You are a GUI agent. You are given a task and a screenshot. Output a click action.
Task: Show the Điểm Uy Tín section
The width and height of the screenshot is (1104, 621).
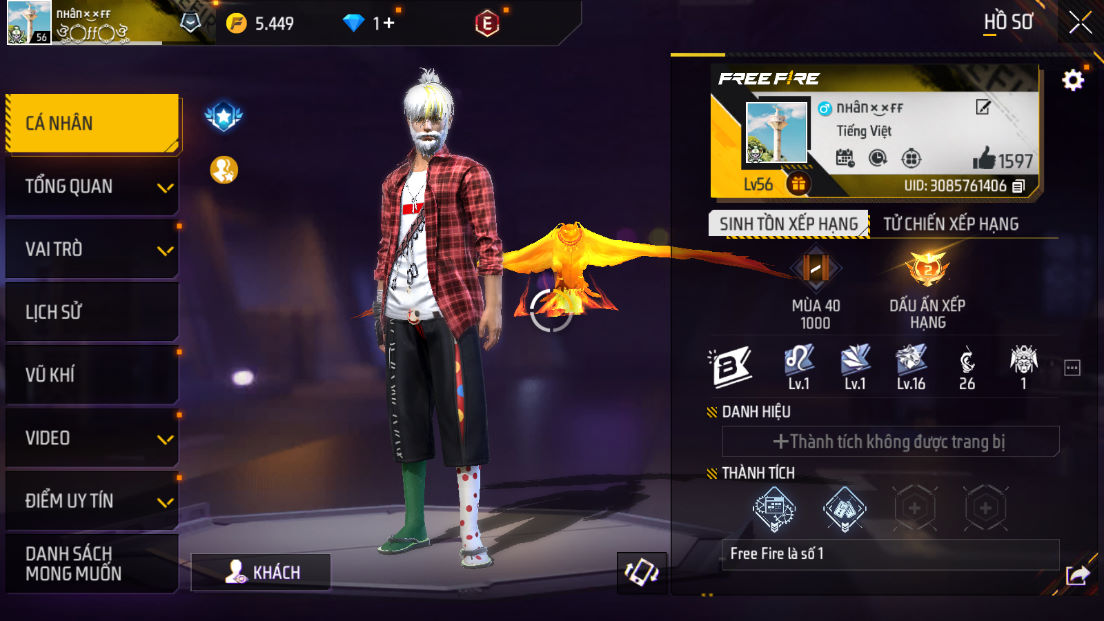[x=92, y=502]
